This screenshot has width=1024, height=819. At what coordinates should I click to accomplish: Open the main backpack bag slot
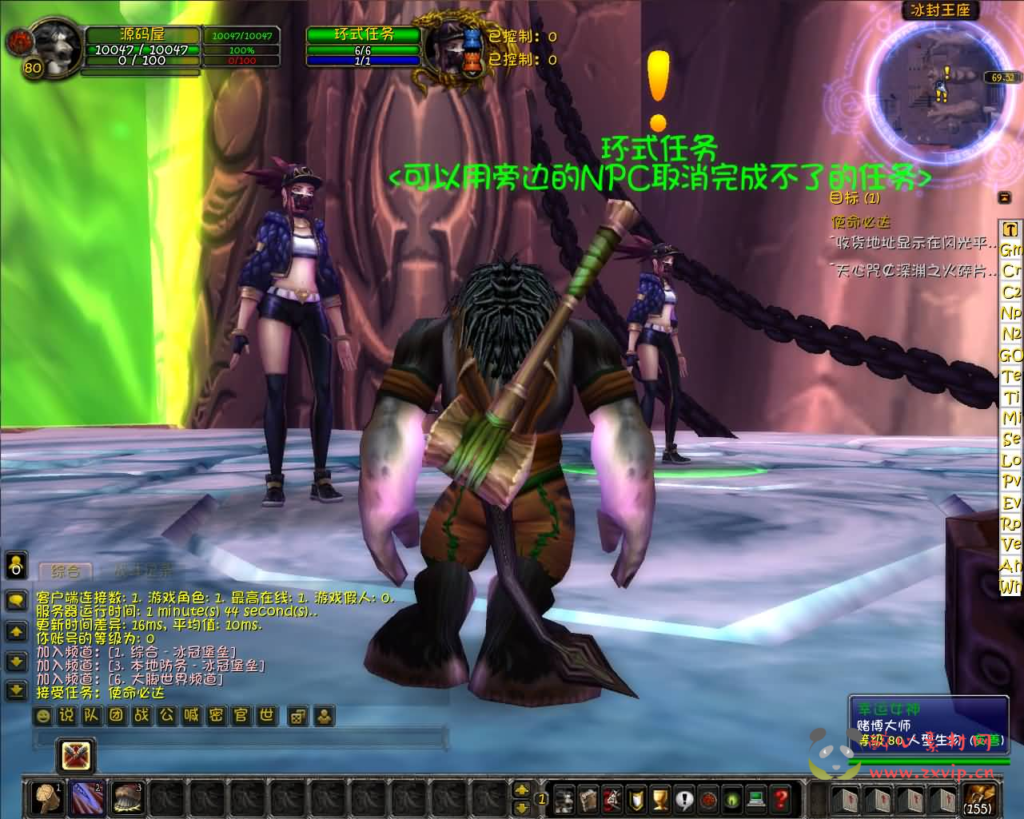[x=977, y=798]
